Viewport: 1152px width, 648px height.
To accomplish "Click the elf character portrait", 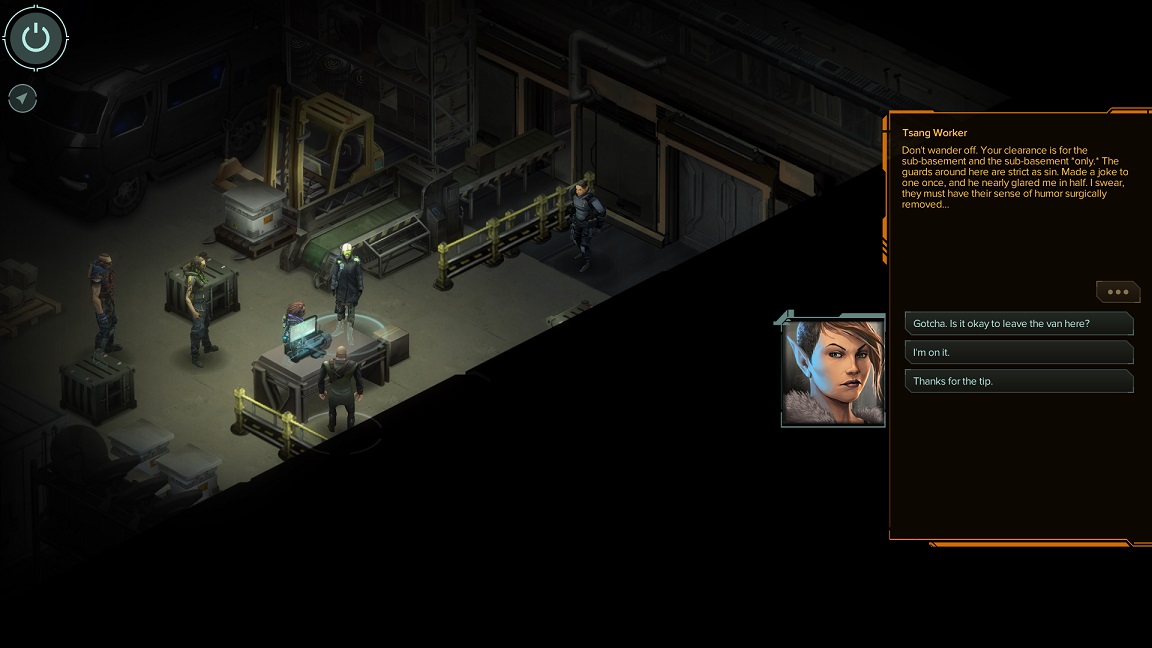I will (x=833, y=372).
